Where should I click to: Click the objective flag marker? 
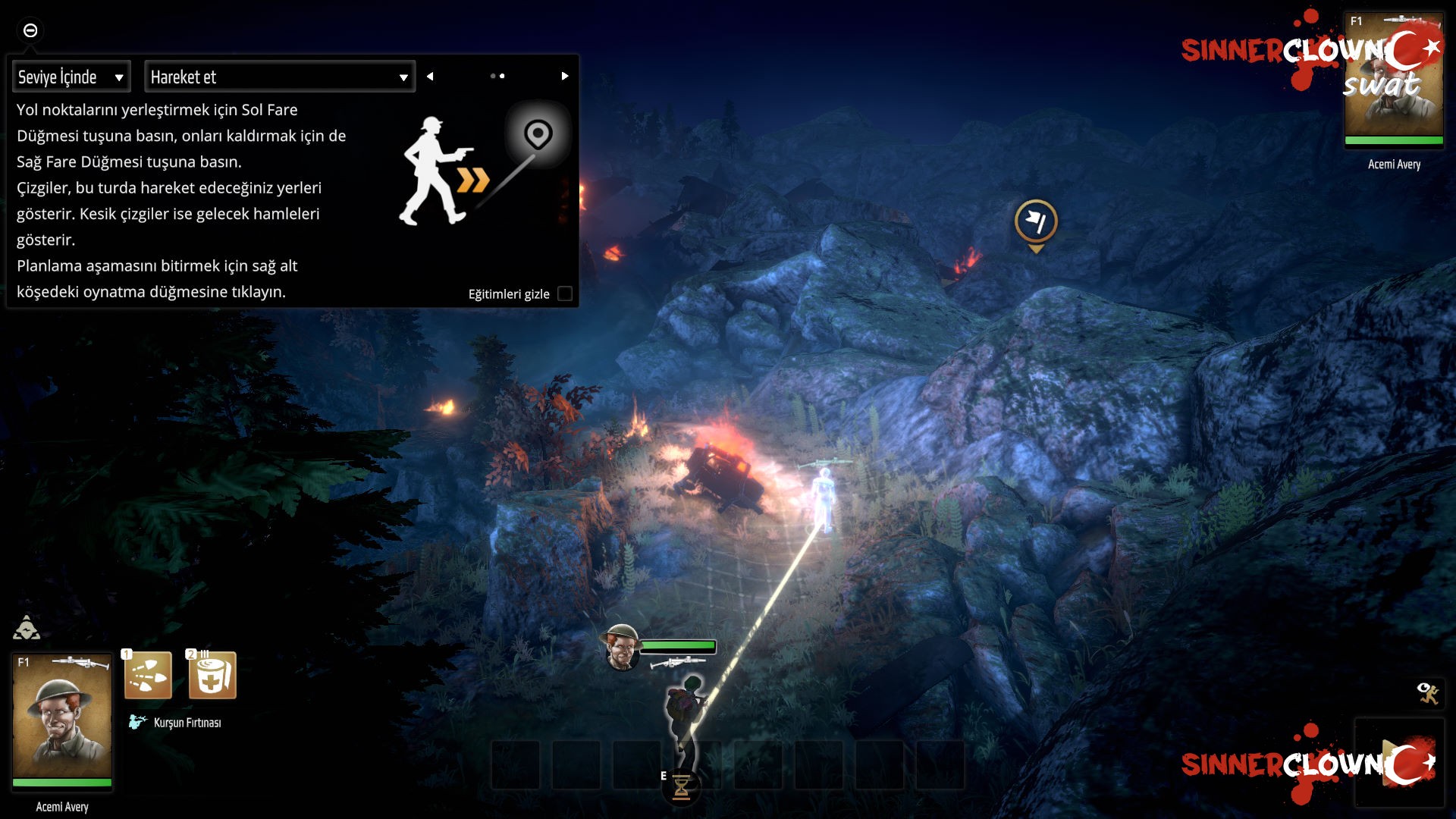1036,221
